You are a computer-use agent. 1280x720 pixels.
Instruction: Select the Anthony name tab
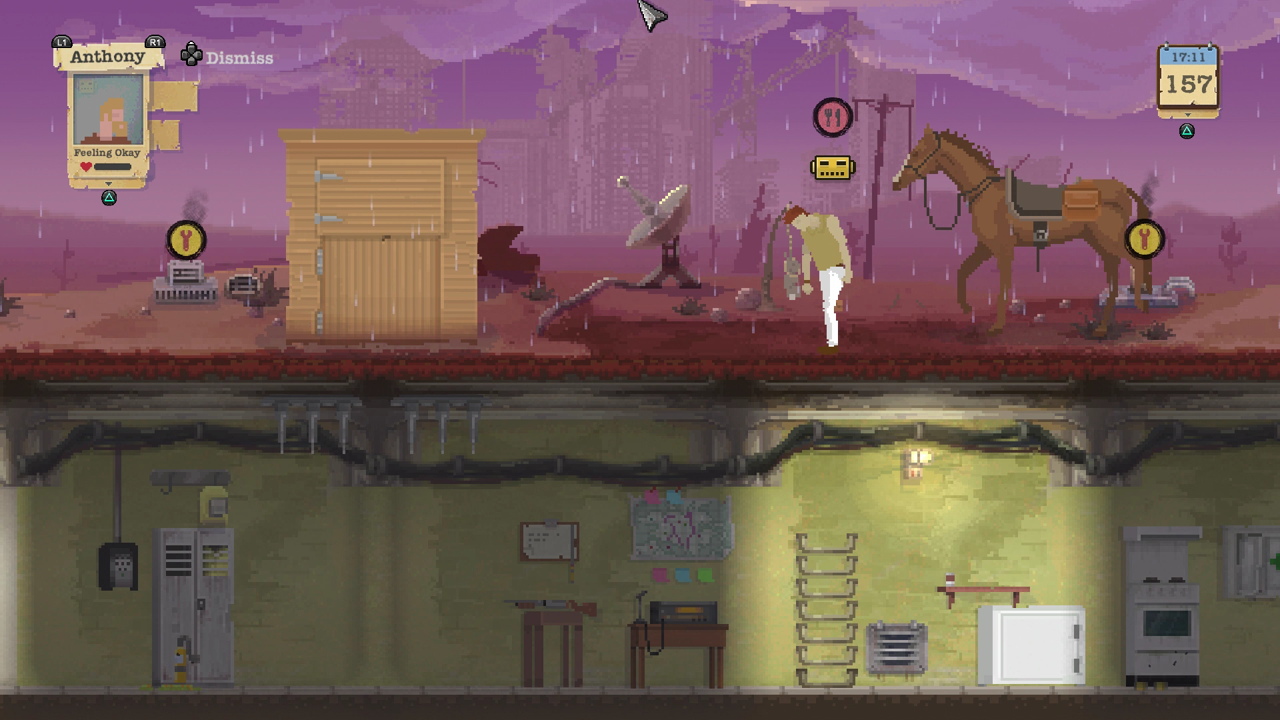click(107, 56)
